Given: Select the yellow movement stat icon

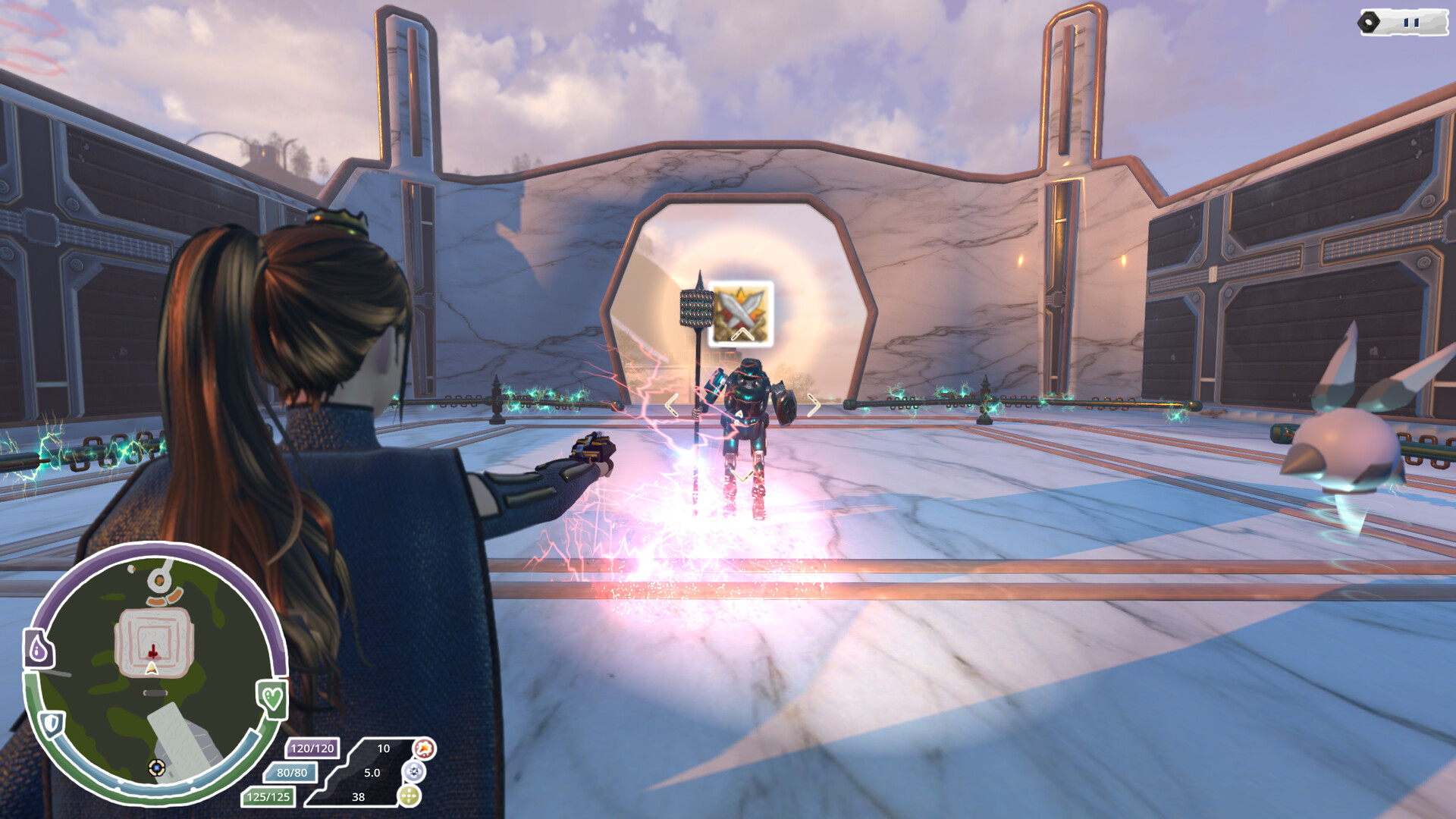Looking at the screenshot, I should [410, 797].
